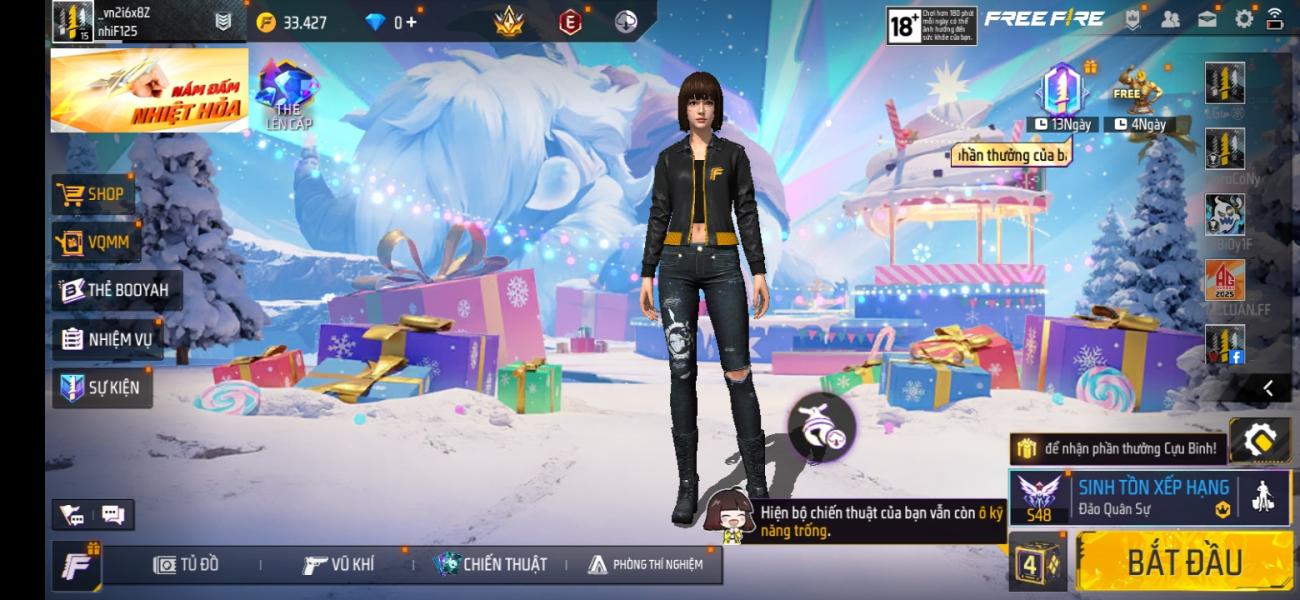Open the chat speech bubble button
Screen dimensions: 1300x600
(113, 515)
